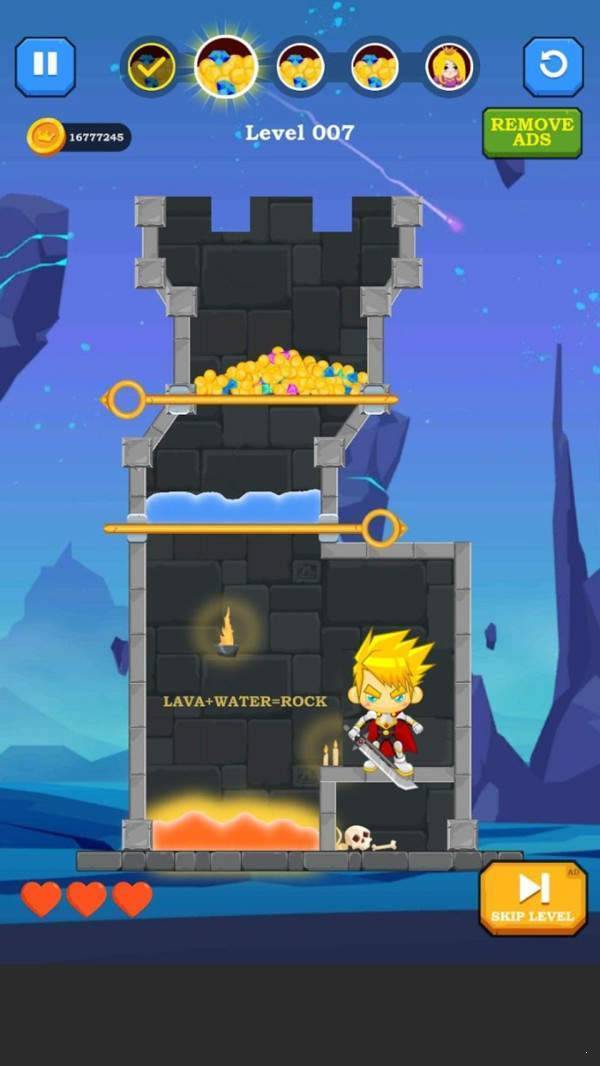The image size is (600, 1066).
Task: Skip level by watching an ad
Action: pyautogui.click(x=532, y=897)
